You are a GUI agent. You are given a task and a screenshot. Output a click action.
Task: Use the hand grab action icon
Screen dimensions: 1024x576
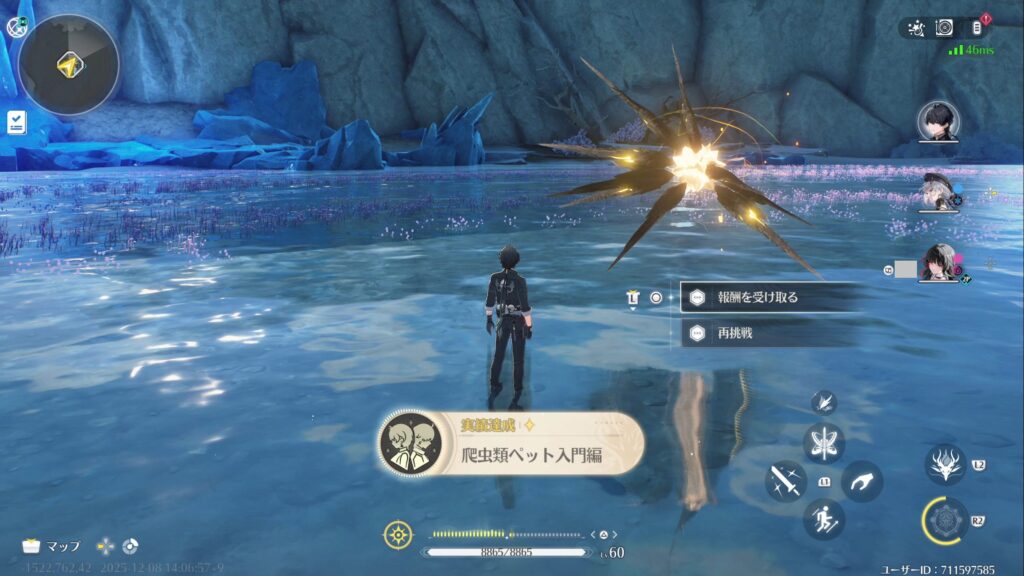tap(862, 481)
